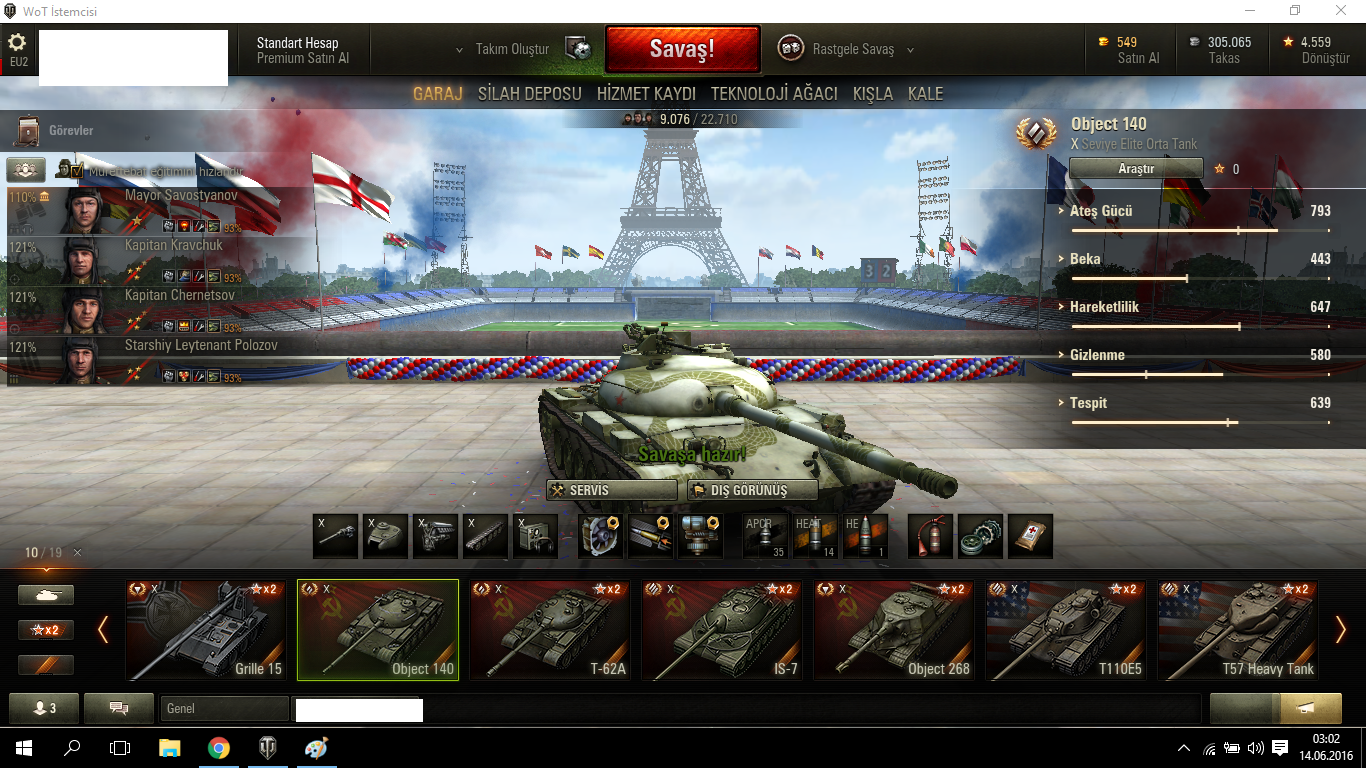
Task: Go to the TEKNOLOJİ AĞACI tab
Action: click(x=774, y=94)
